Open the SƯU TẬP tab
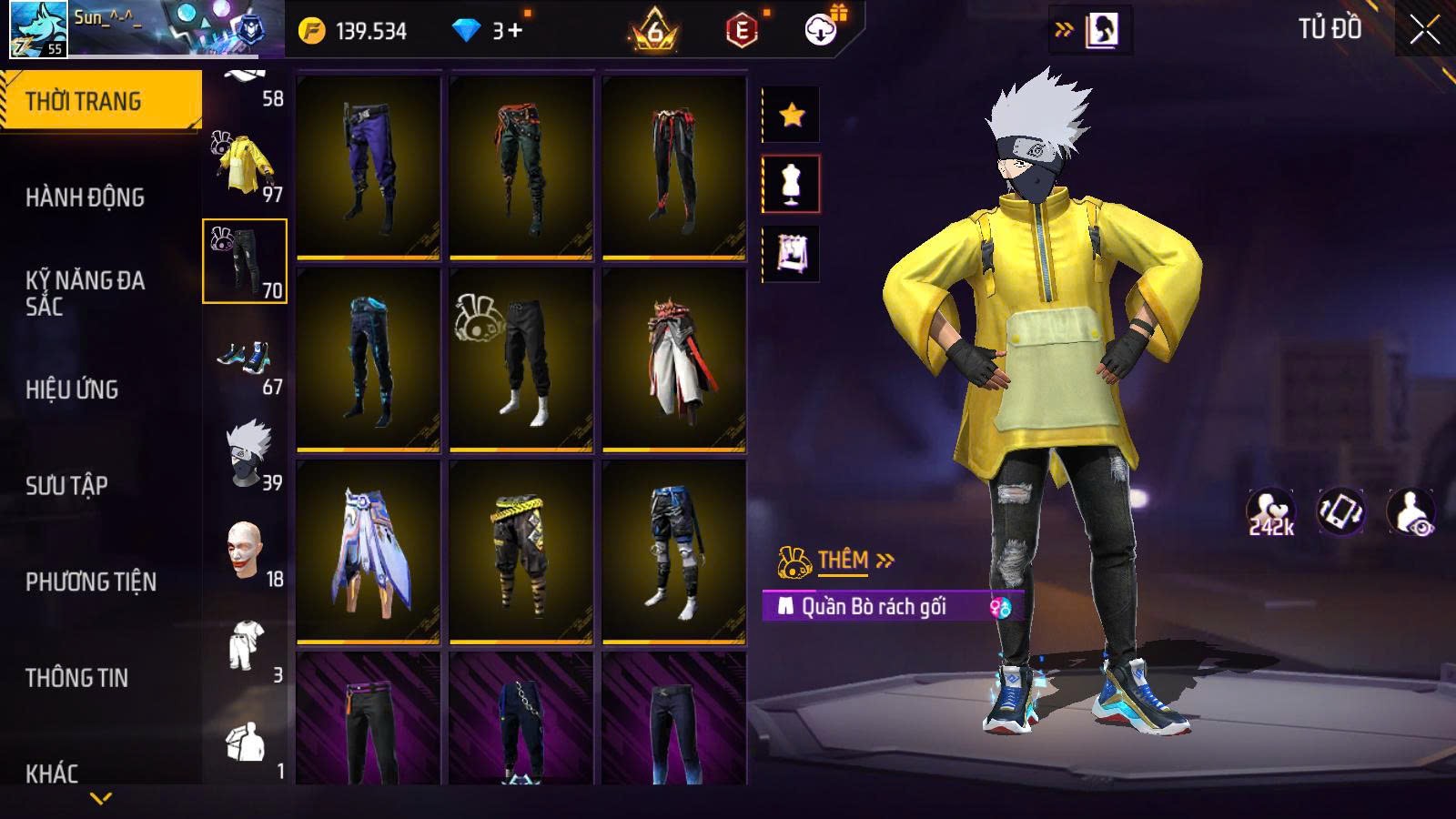 click(66, 486)
